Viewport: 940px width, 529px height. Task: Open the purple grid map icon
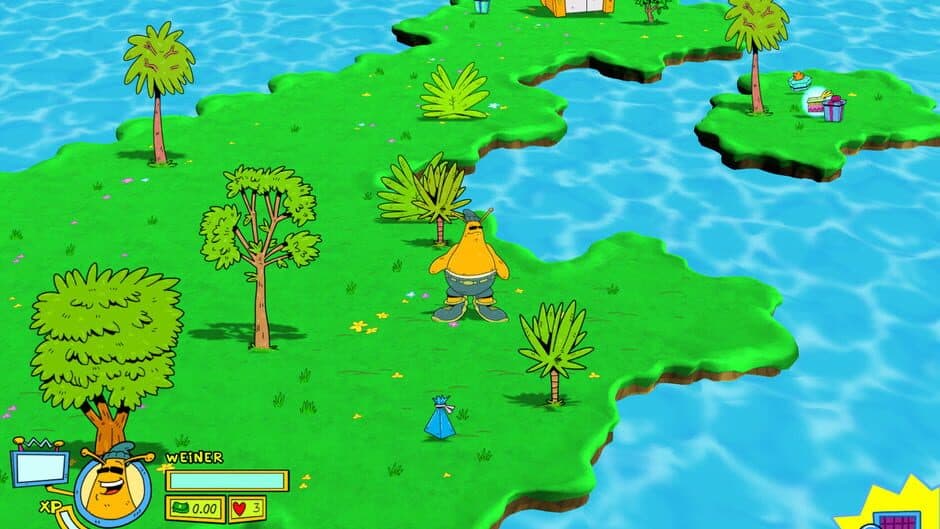[x=896, y=519]
